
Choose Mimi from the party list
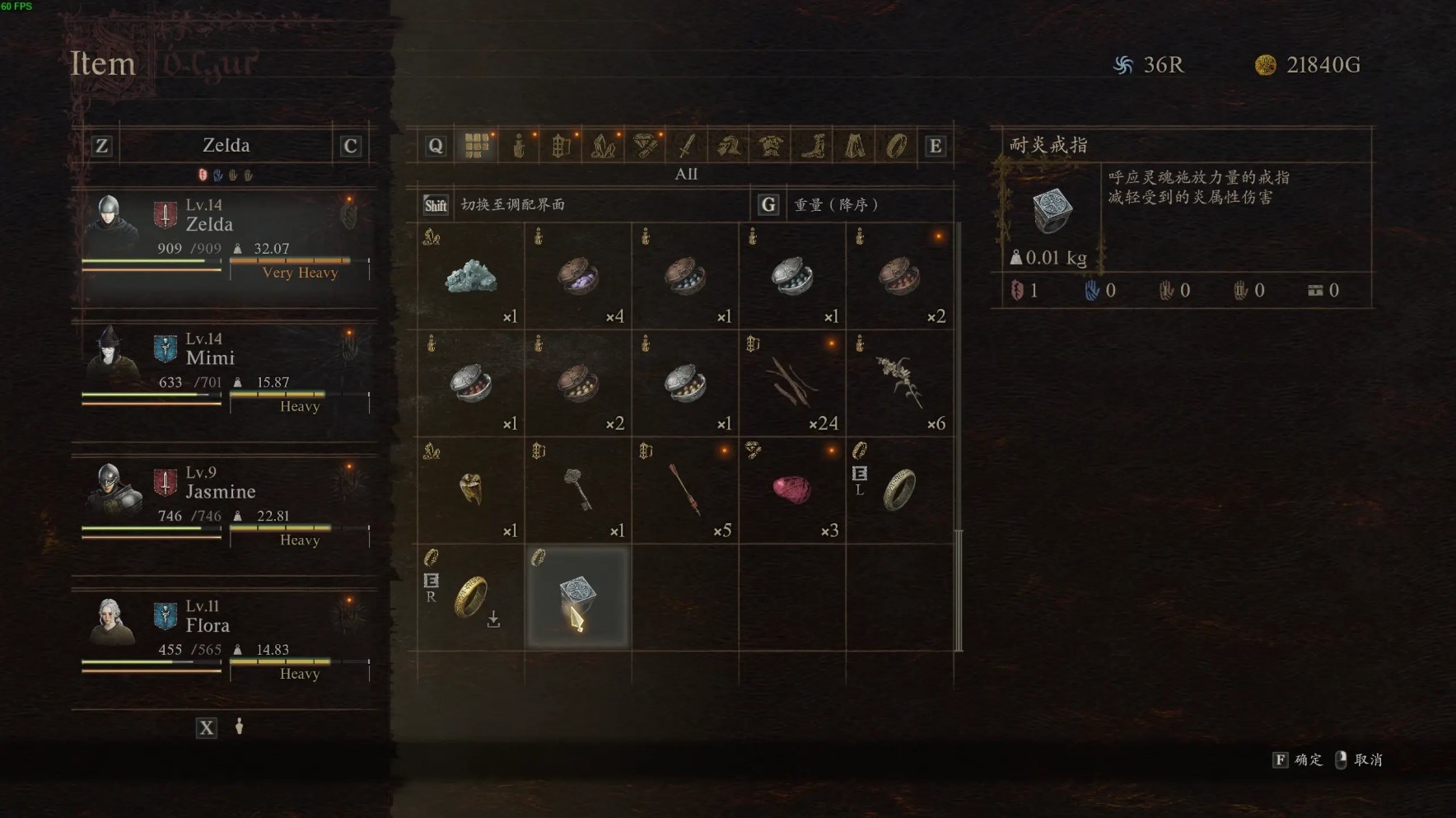click(224, 372)
